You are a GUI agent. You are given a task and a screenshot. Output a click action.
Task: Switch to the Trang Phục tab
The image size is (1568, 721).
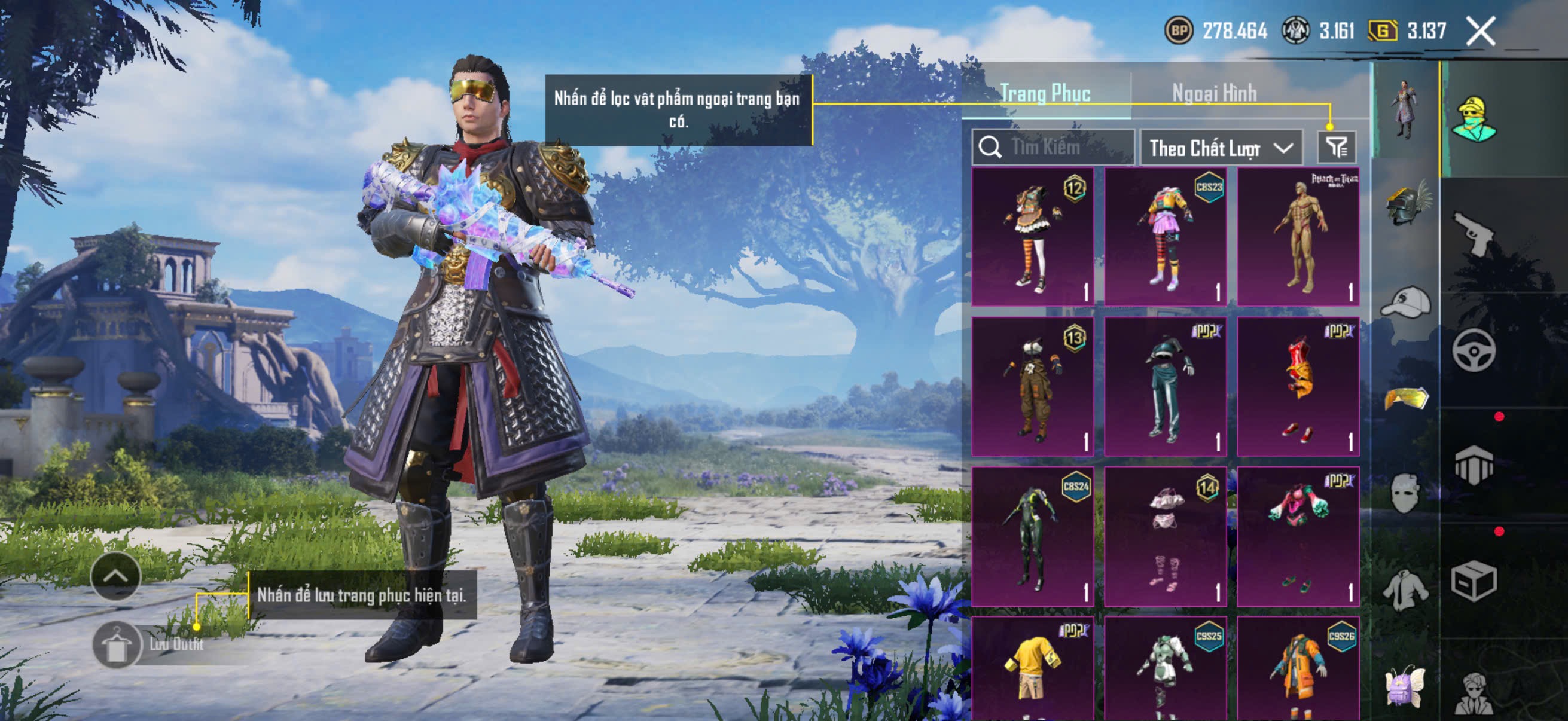pos(1045,94)
